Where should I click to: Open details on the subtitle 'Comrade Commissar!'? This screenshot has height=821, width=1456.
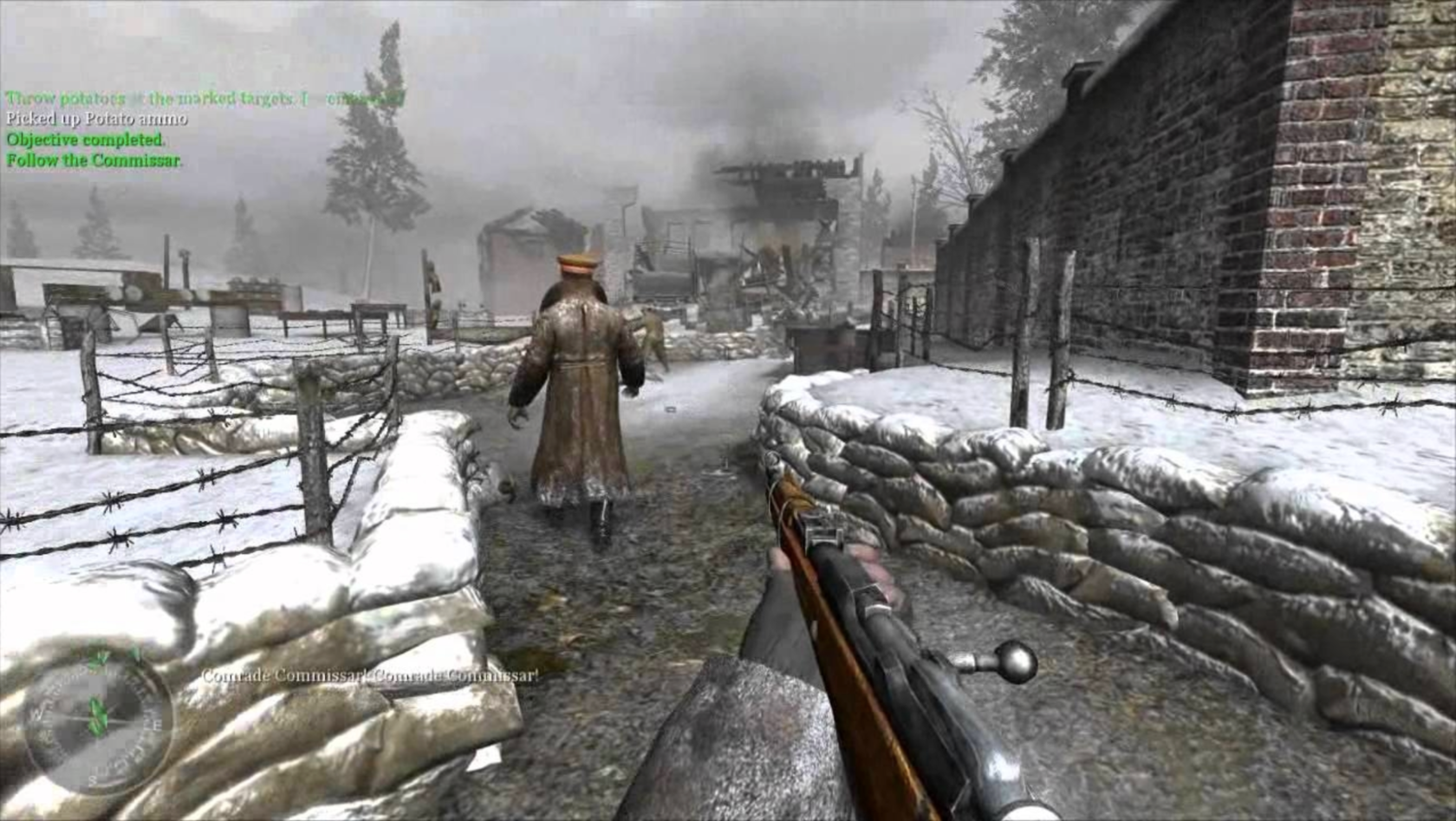click(x=368, y=676)
